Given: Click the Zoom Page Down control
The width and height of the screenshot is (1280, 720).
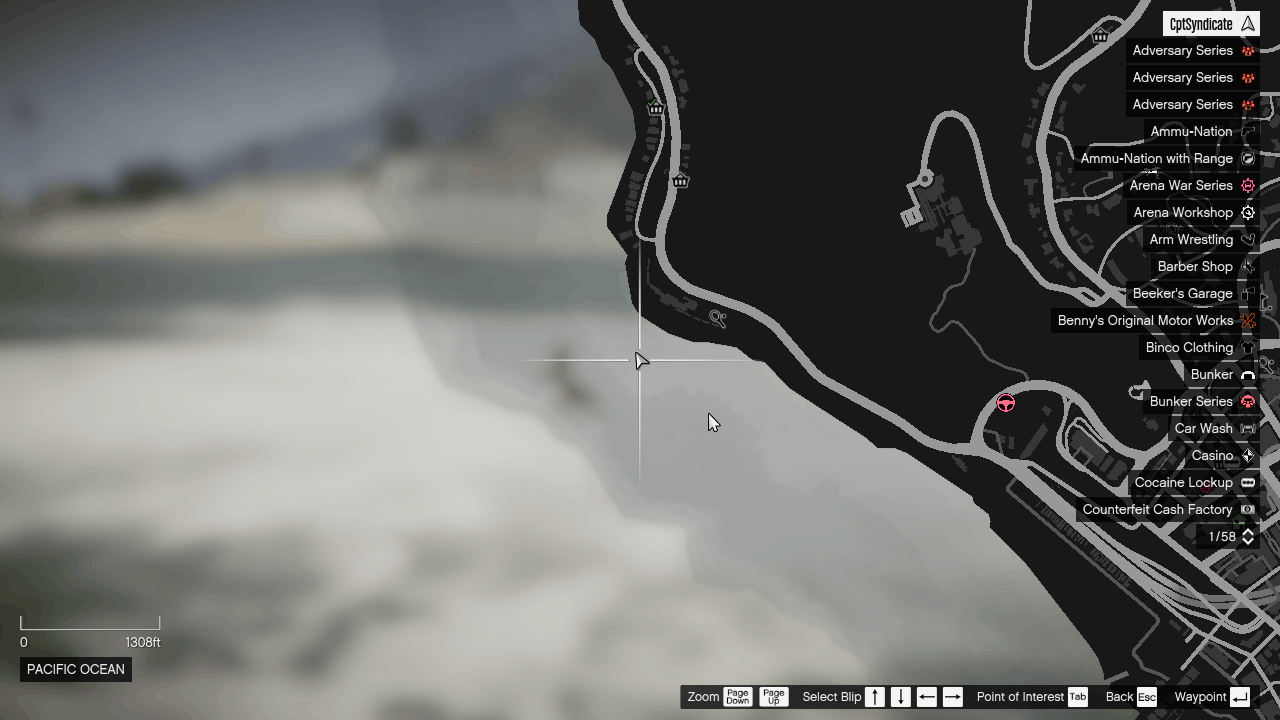Looking at the screenshot, I should point(737,696).
